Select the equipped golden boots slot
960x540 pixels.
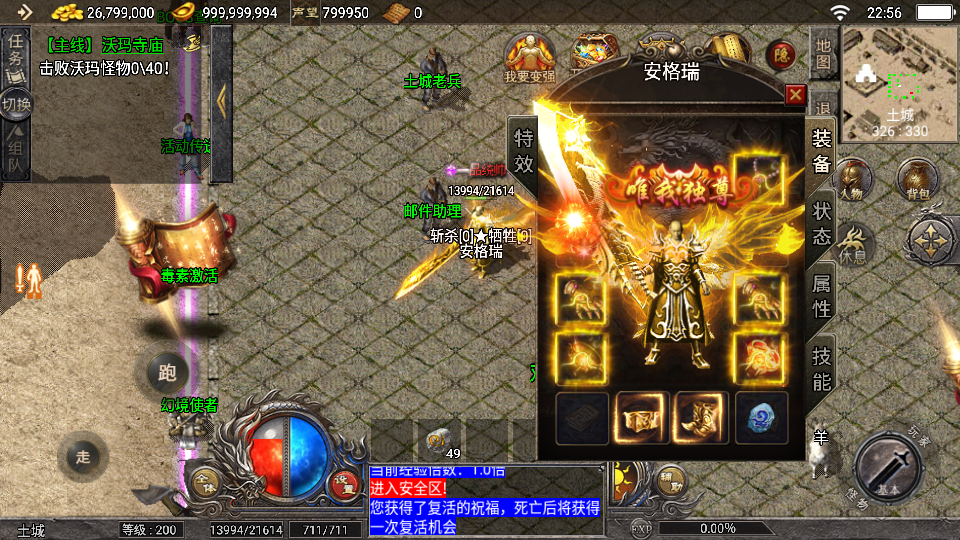[701, 415]
